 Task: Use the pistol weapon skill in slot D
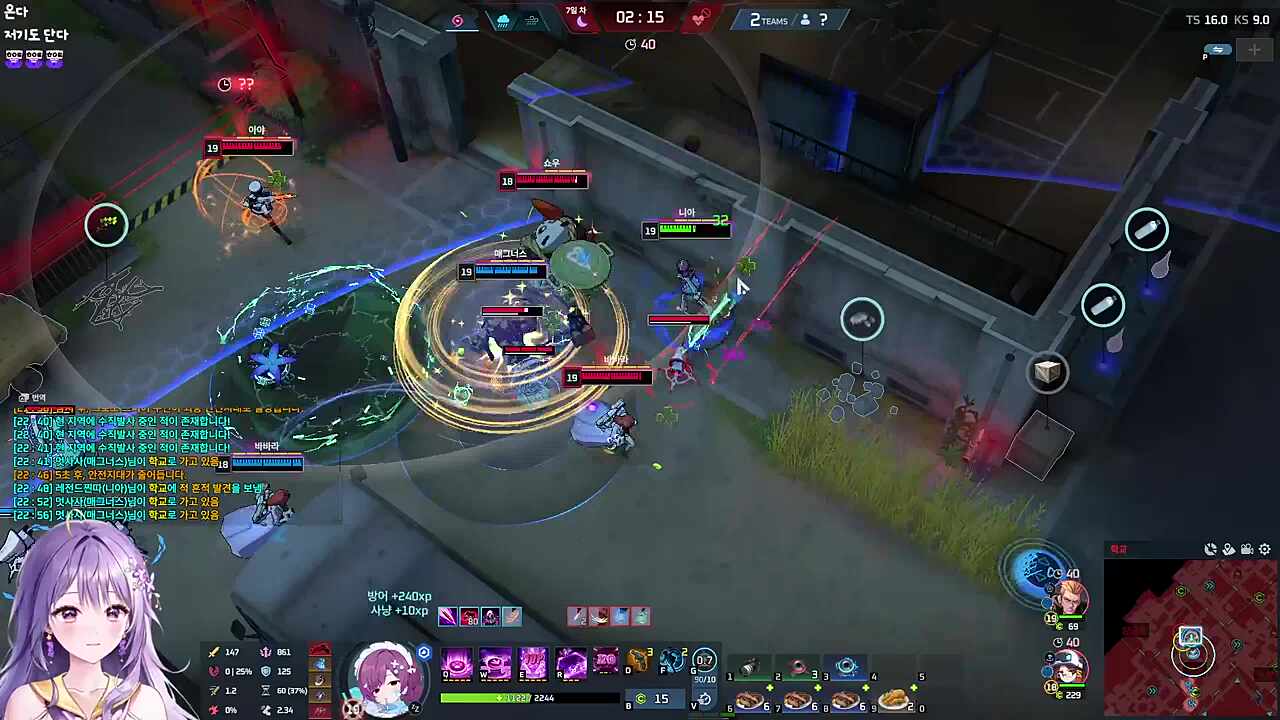637,660
